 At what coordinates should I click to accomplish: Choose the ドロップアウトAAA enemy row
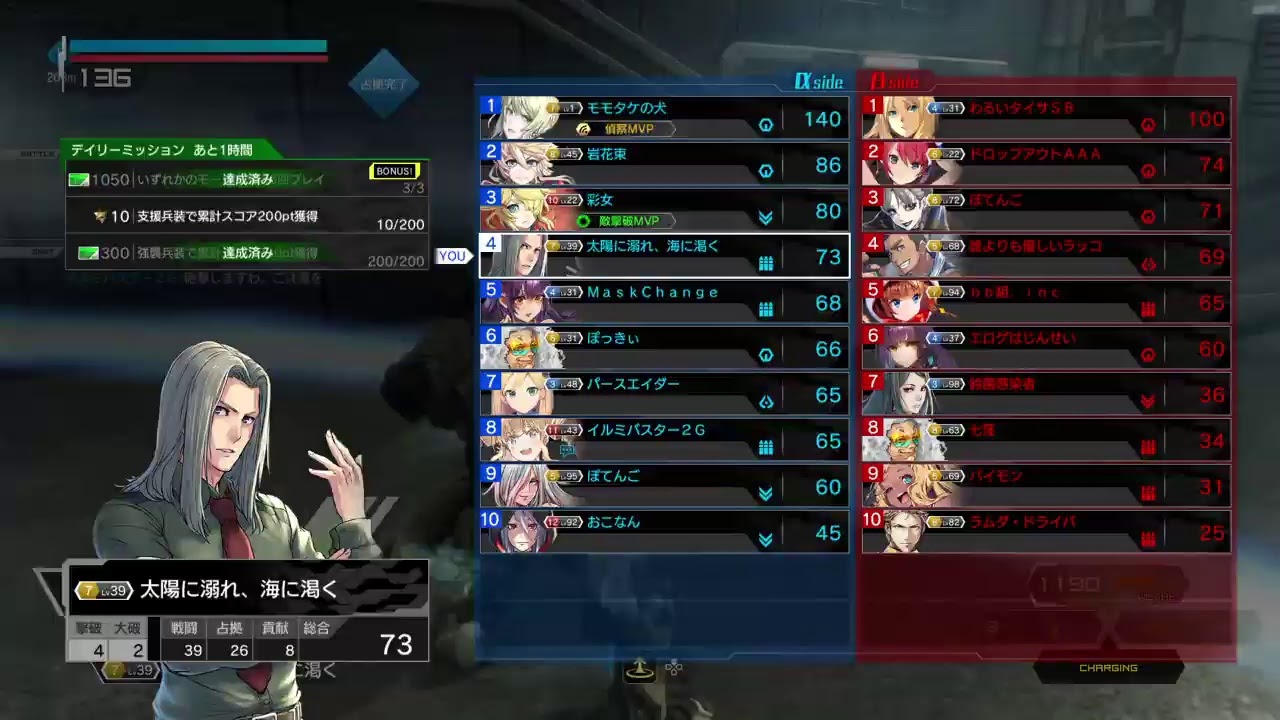(1046, 164)
